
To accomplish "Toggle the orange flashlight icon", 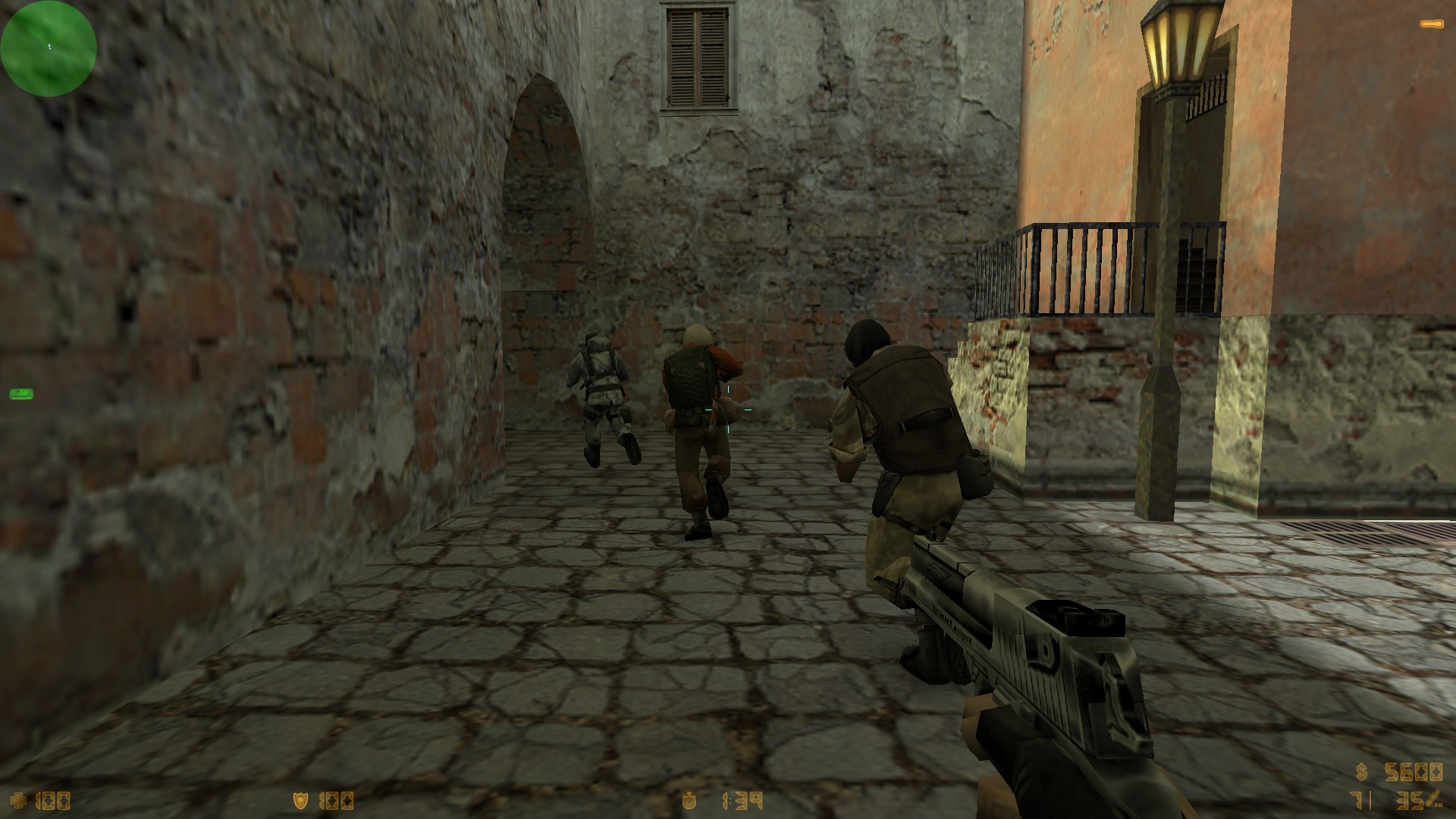I will coord(1432,24).
